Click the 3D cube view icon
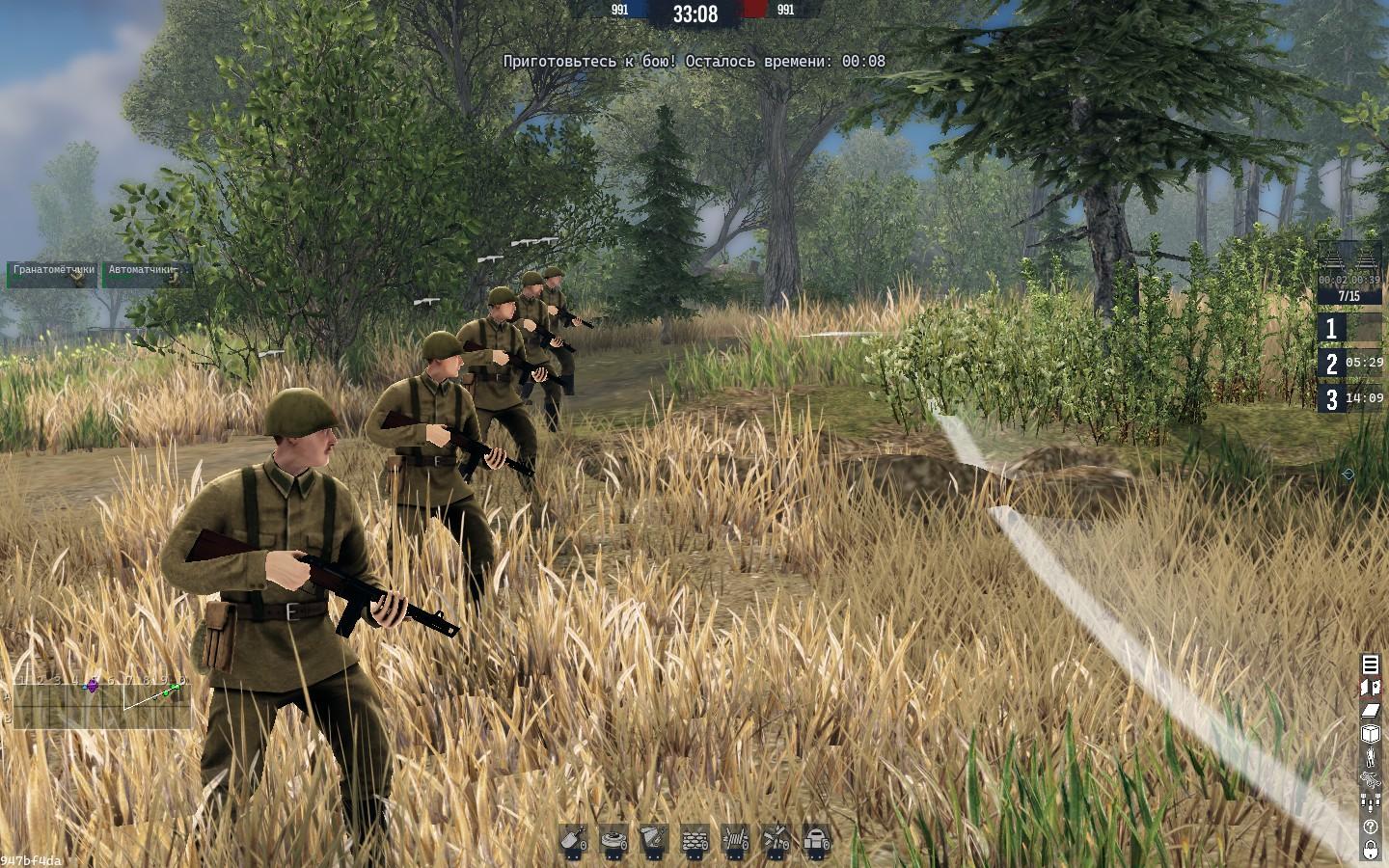Viewport: 1389px width, 868px height. coord(1371,734)
